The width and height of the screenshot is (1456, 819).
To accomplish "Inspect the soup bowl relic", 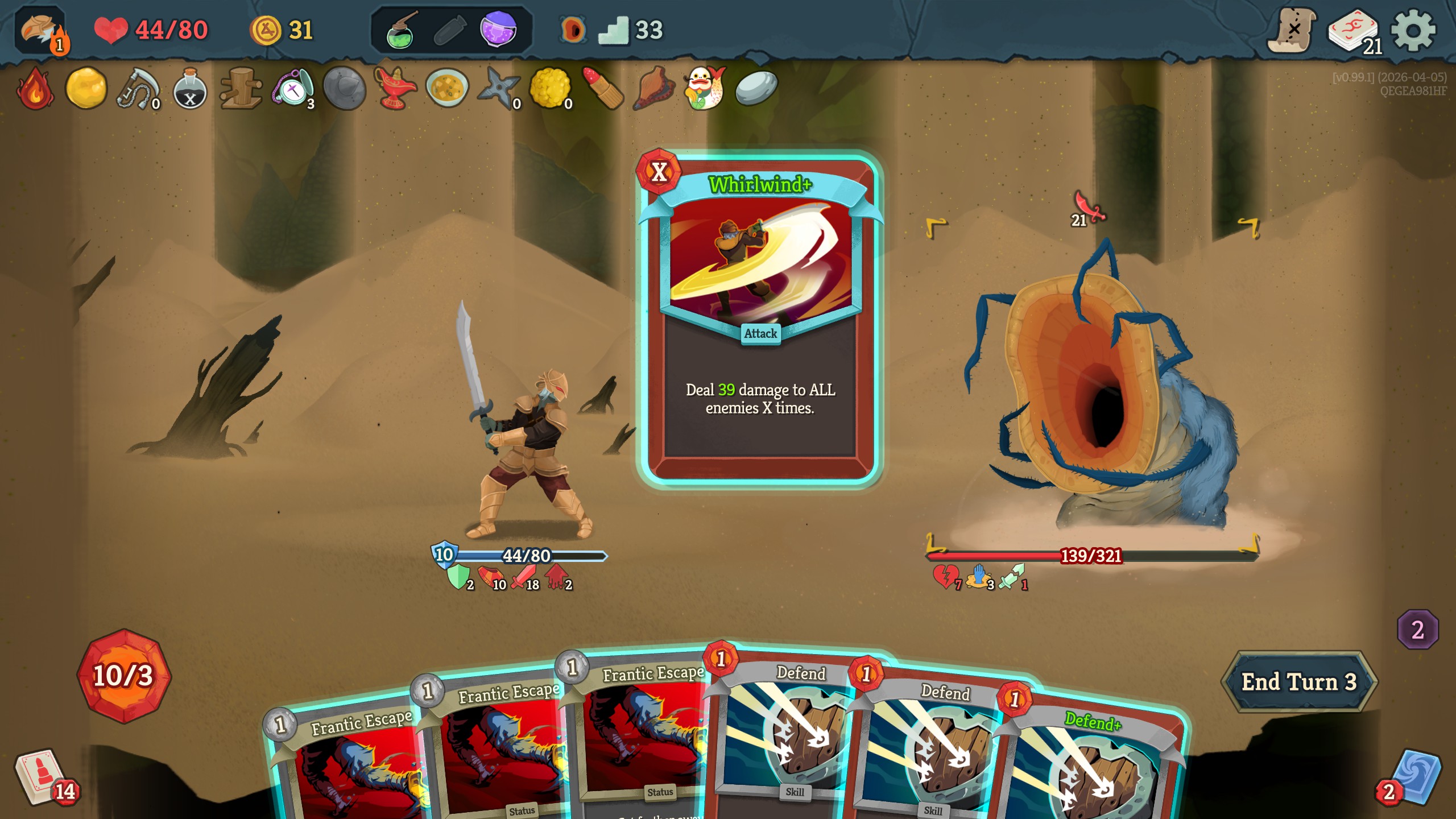I will point(447,89).
